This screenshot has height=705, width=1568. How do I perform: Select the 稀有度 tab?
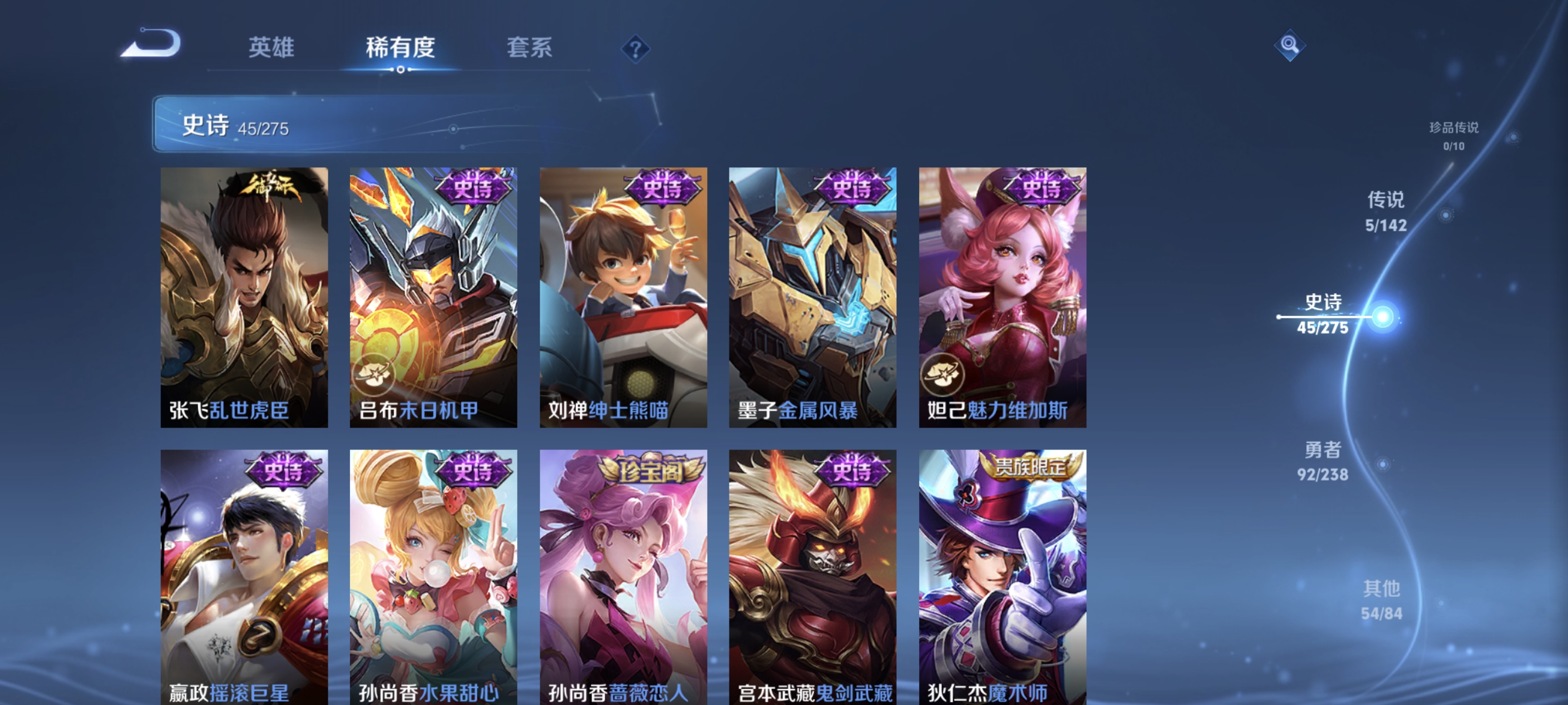coord(401,49)
